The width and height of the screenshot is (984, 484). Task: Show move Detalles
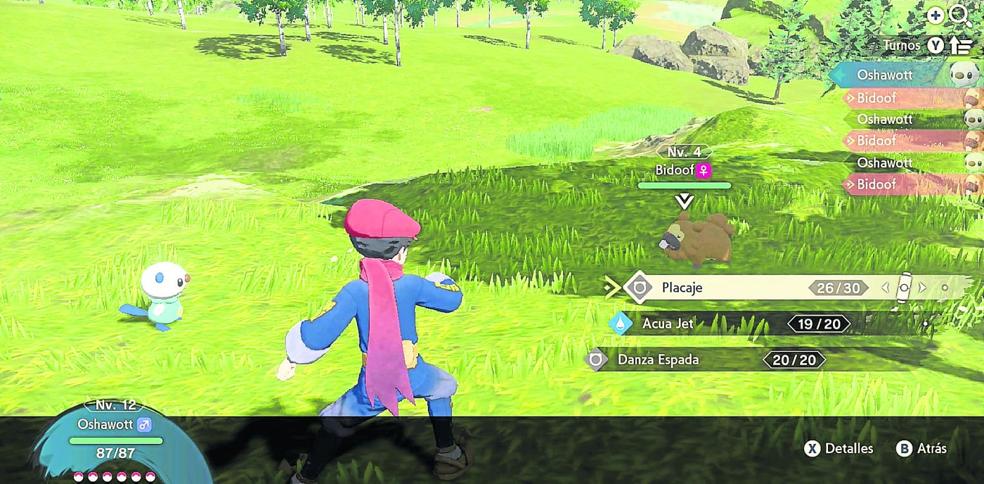839,449
